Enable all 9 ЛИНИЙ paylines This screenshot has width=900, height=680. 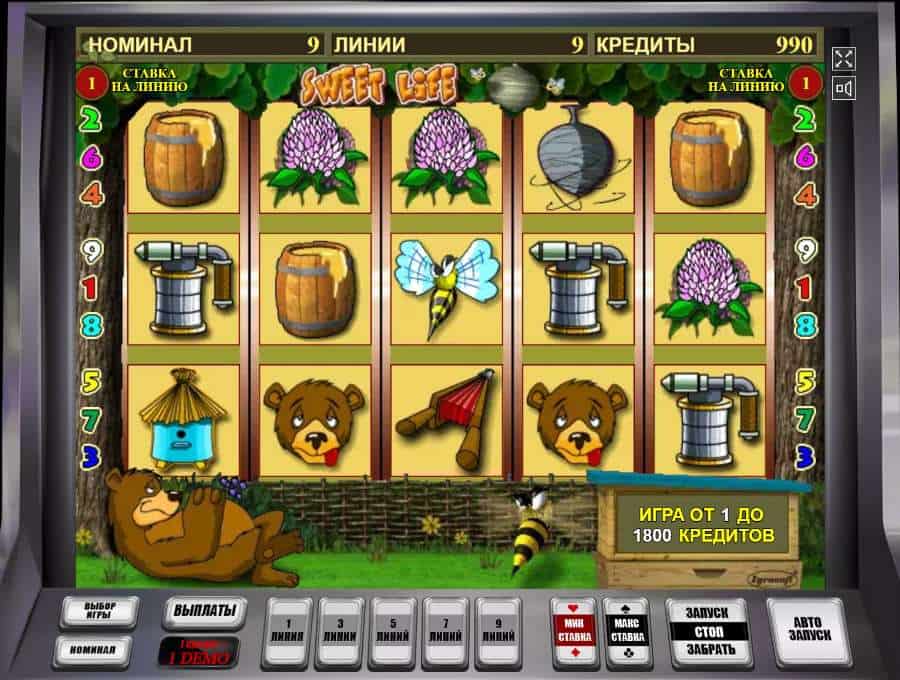(498, 631)
